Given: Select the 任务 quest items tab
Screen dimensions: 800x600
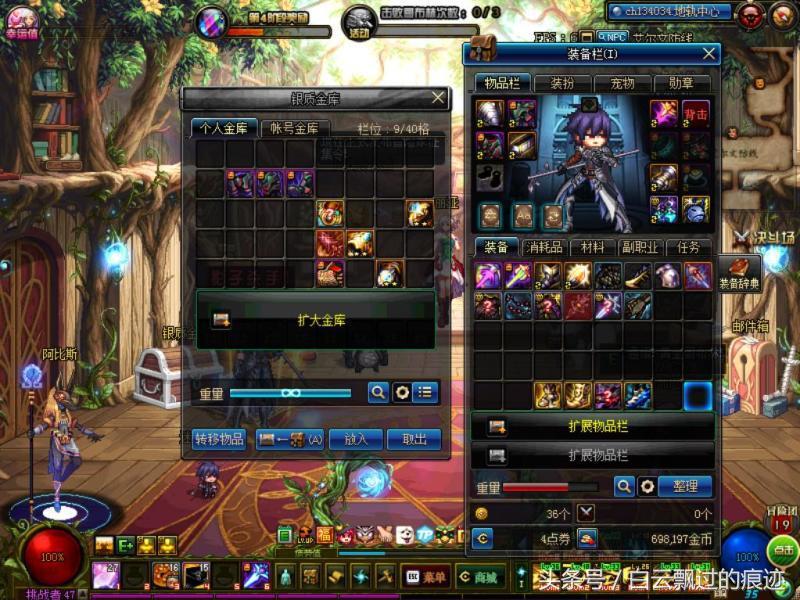Looking at the screenshot, I should [688, 247].
